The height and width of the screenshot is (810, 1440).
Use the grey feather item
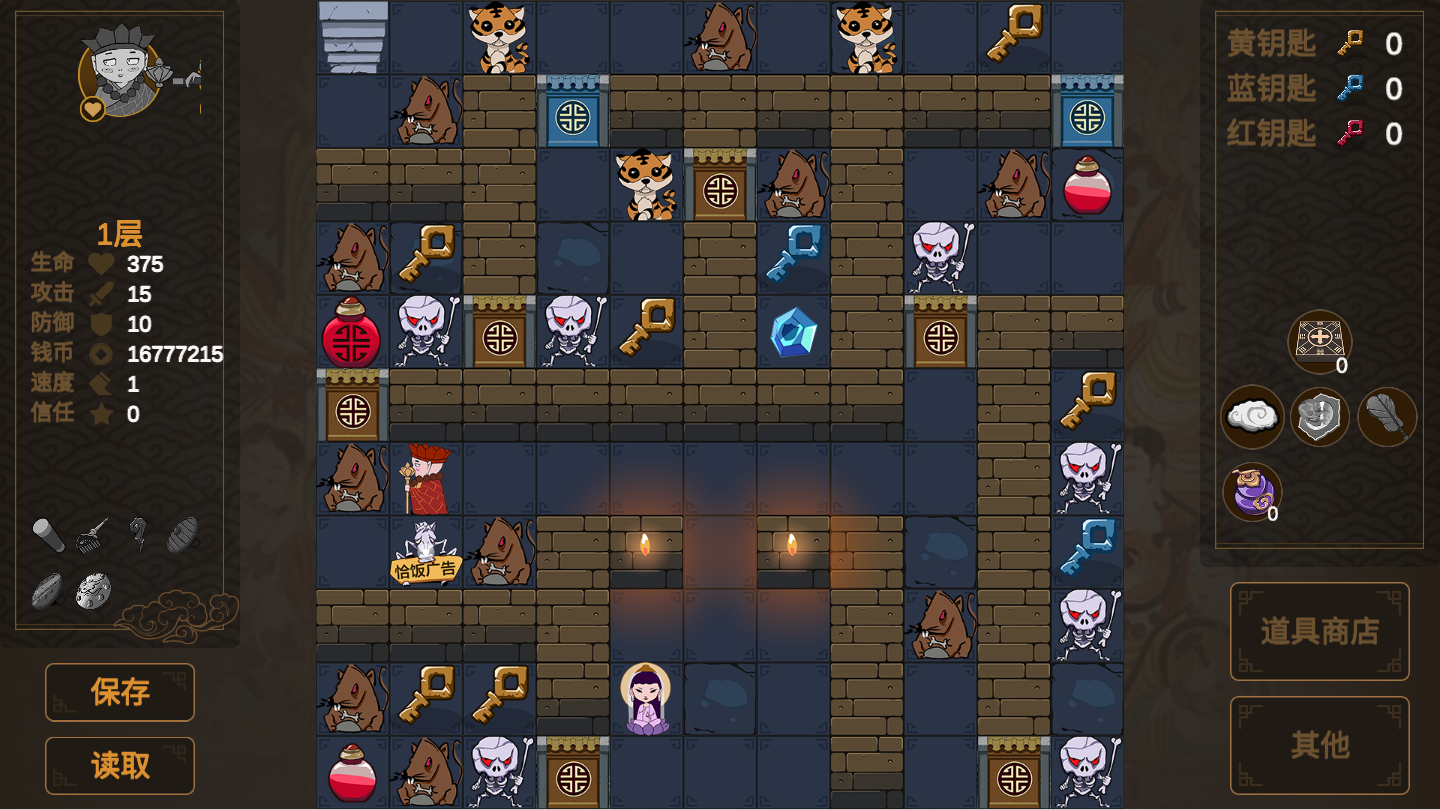1387,416
